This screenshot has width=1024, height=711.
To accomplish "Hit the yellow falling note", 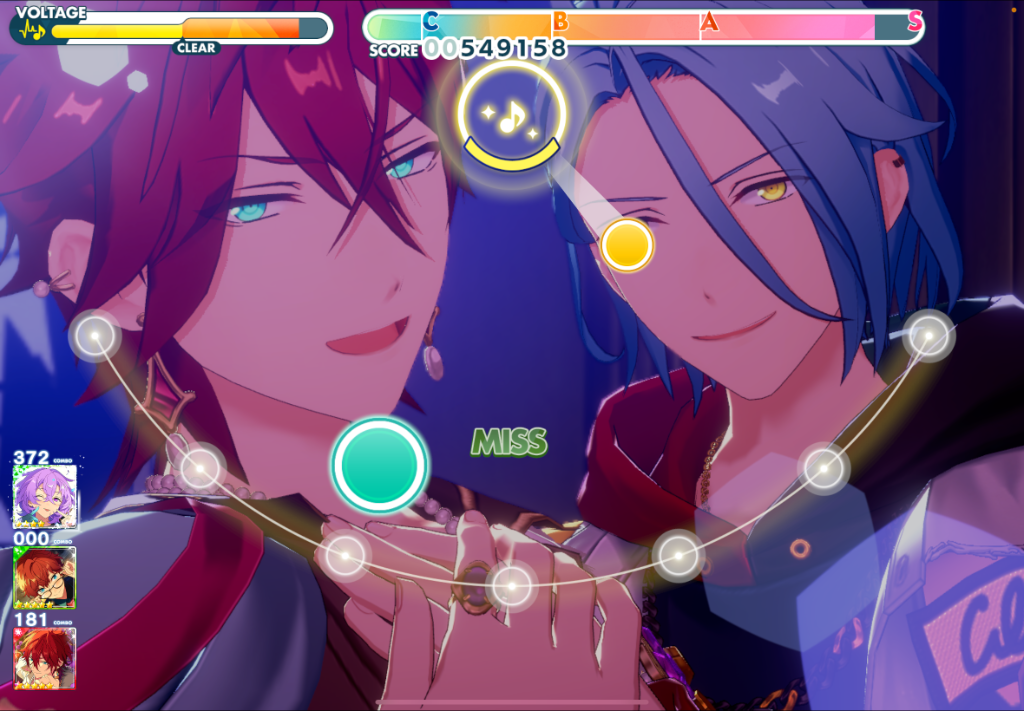I will [627, 245].
